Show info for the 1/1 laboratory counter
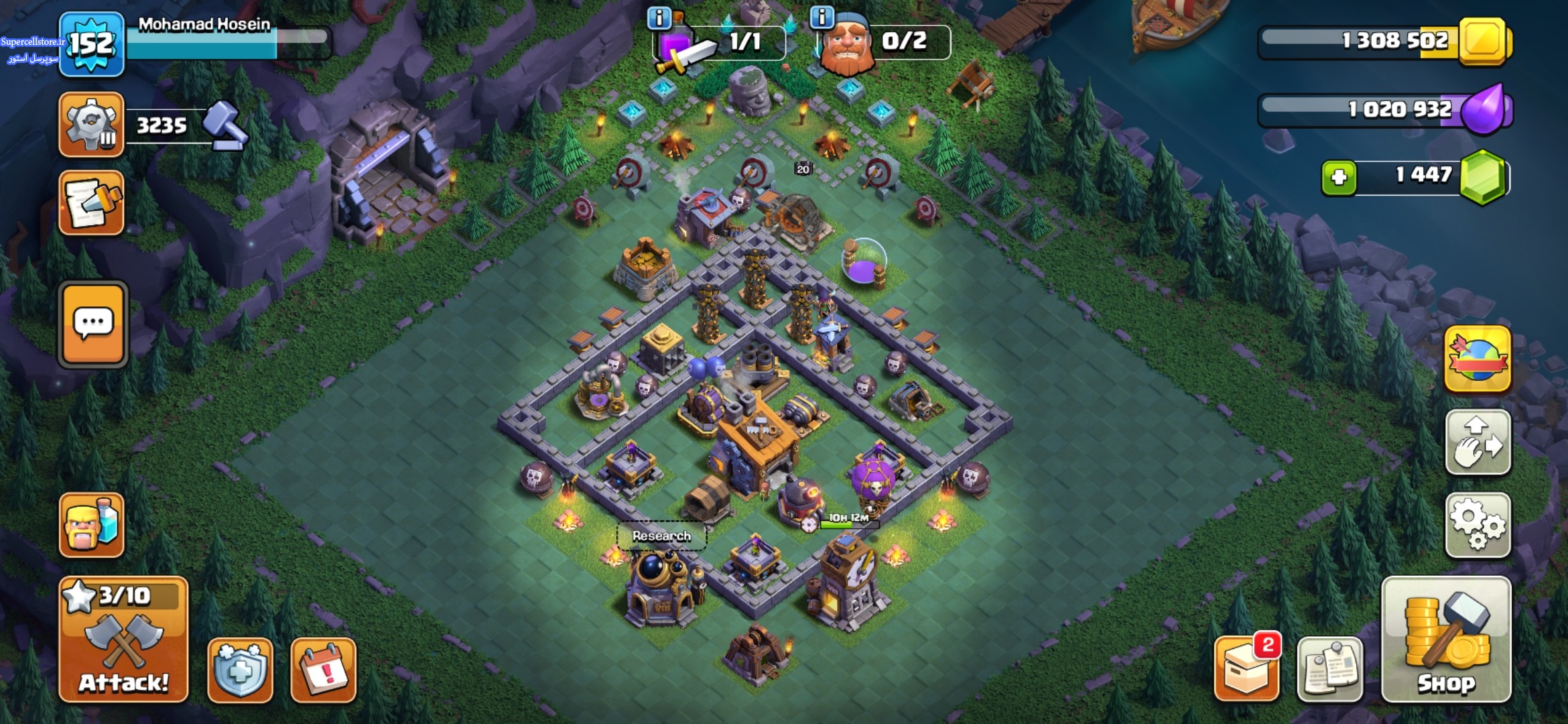This screenshot has height=724, width=1568. pos(659,18)
